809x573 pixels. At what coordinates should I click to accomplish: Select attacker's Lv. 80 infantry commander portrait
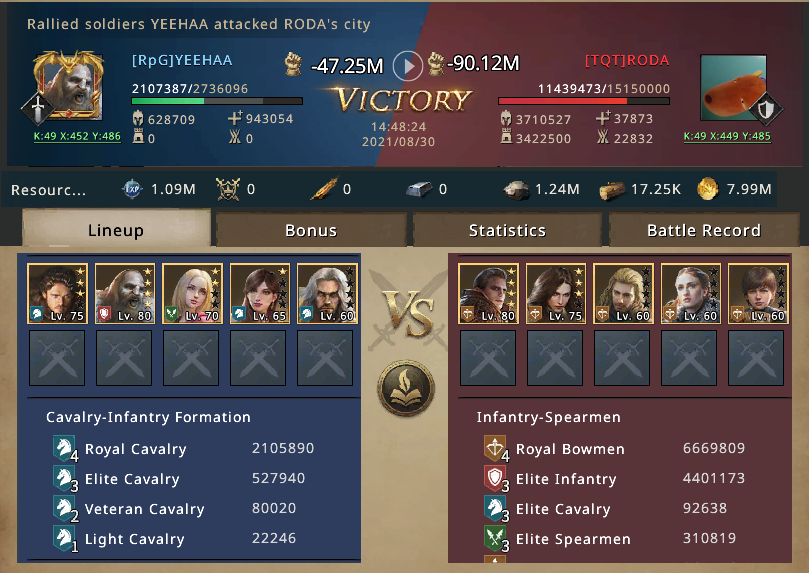125,294
